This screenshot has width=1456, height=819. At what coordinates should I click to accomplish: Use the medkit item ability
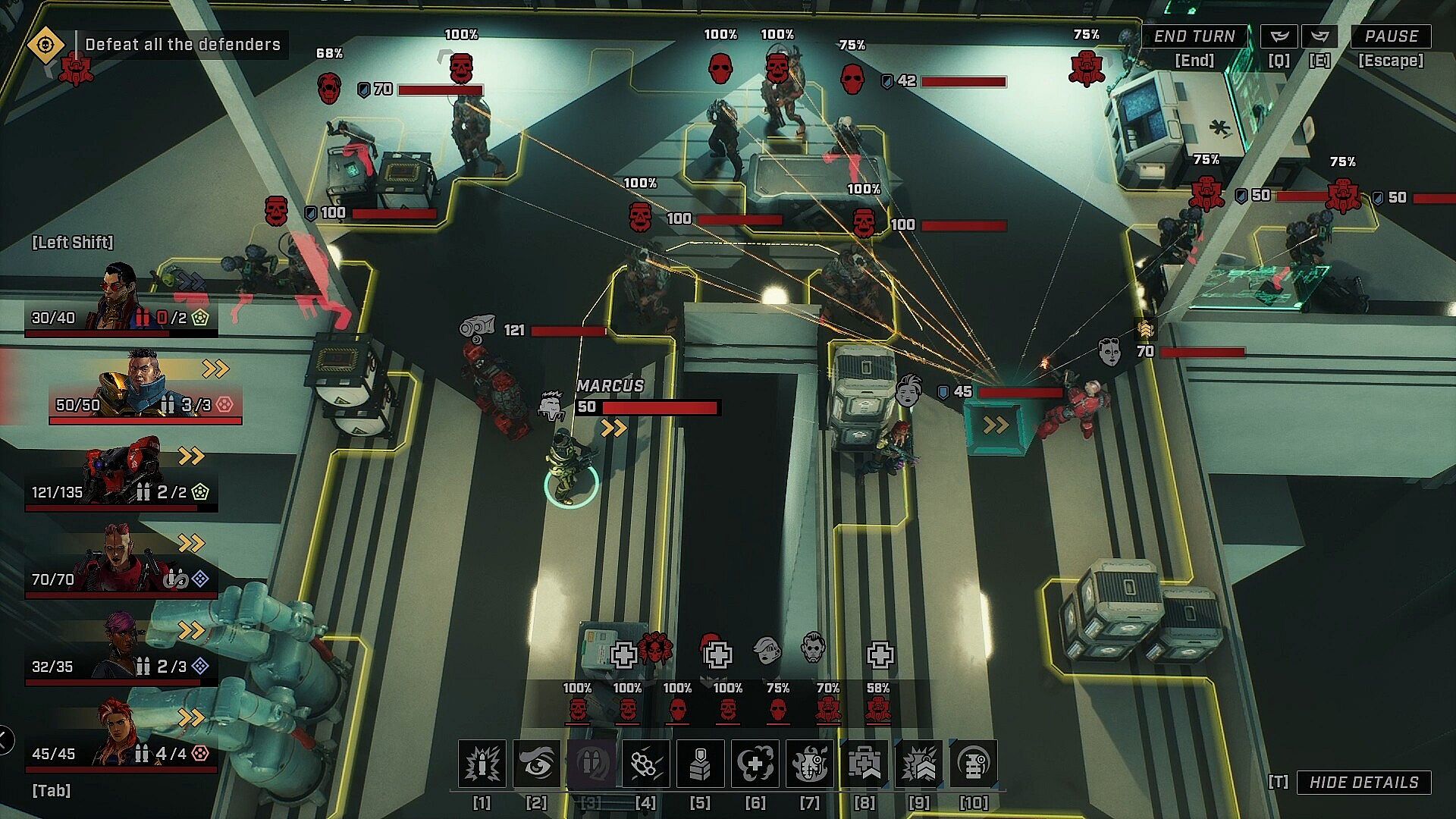[864, 764]
